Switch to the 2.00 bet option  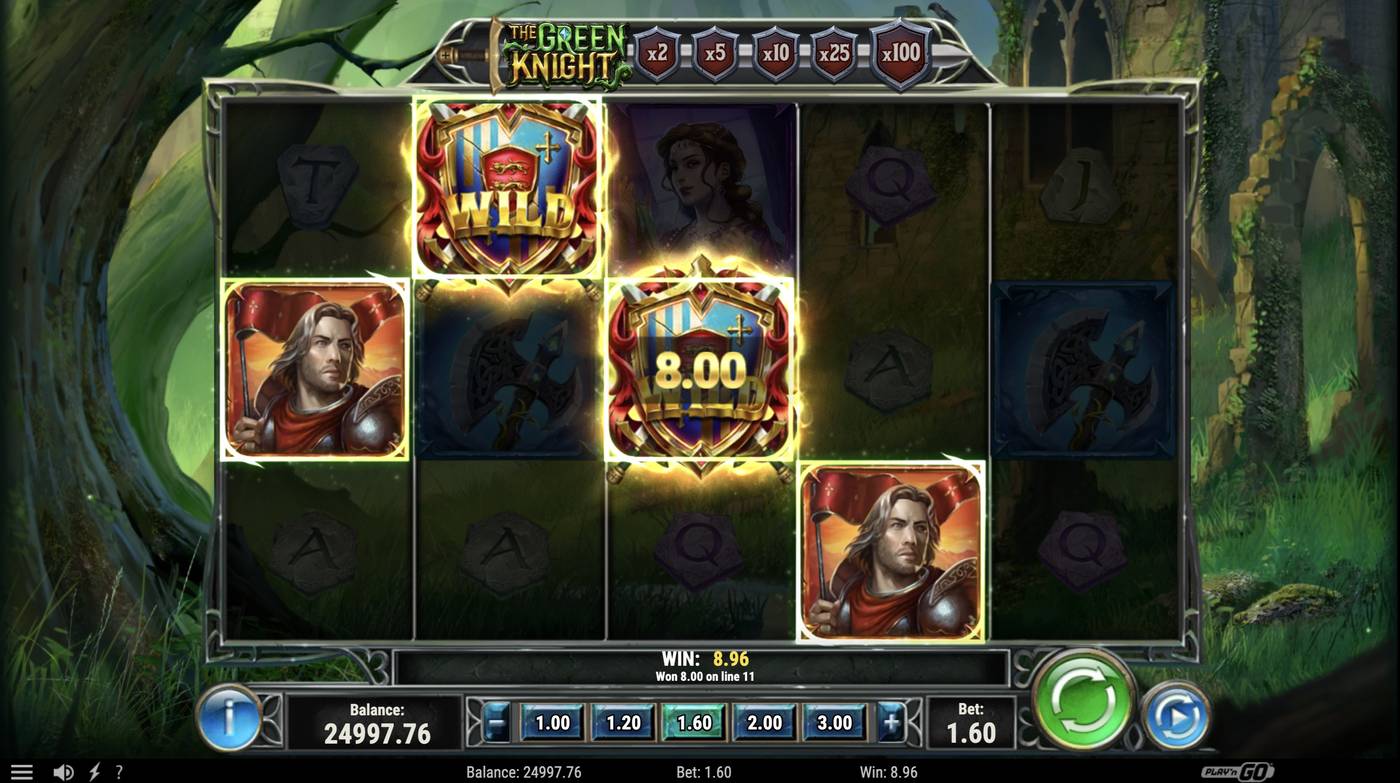click(x=764, y=721)
